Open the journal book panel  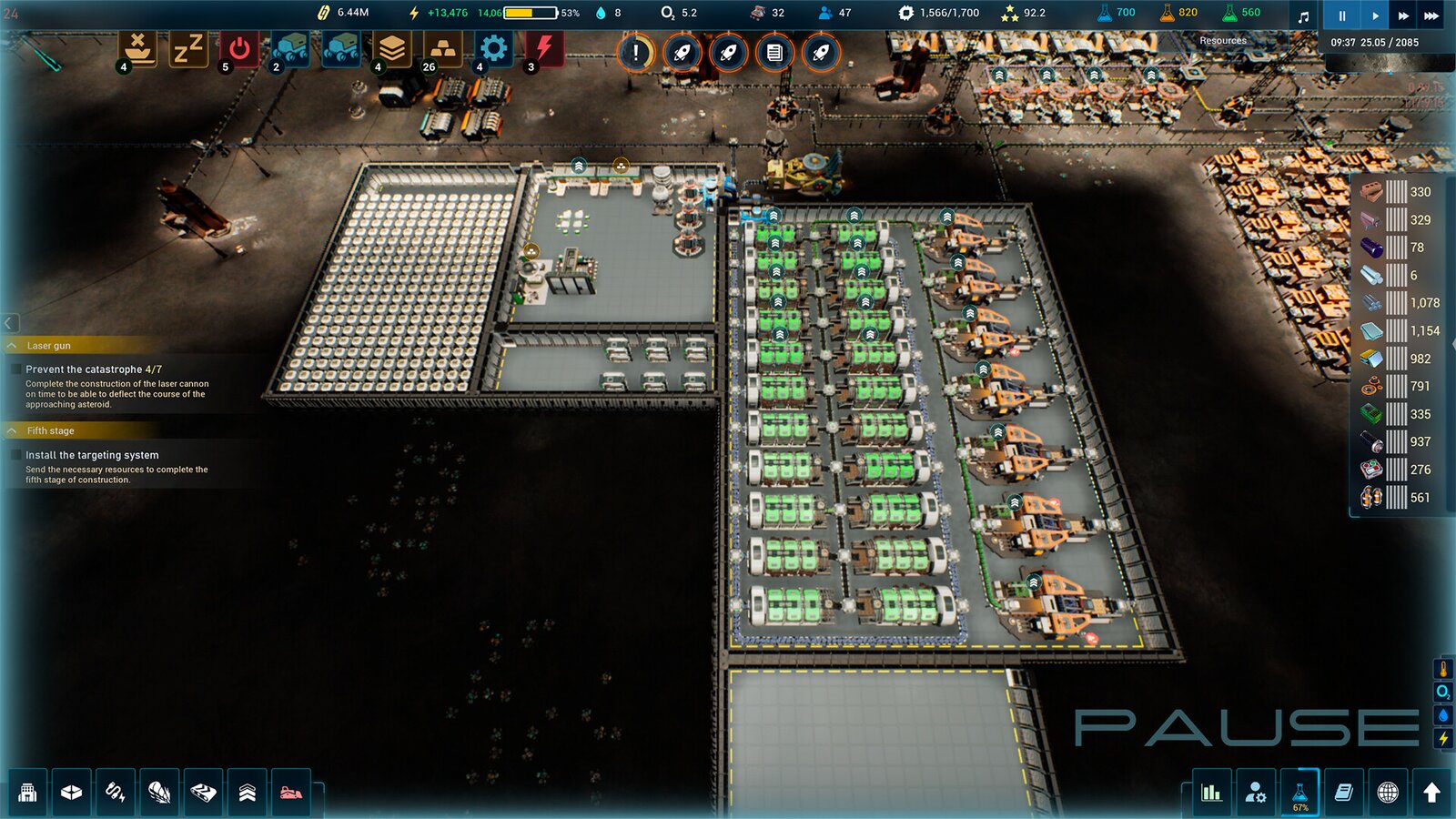point(1343,792)
